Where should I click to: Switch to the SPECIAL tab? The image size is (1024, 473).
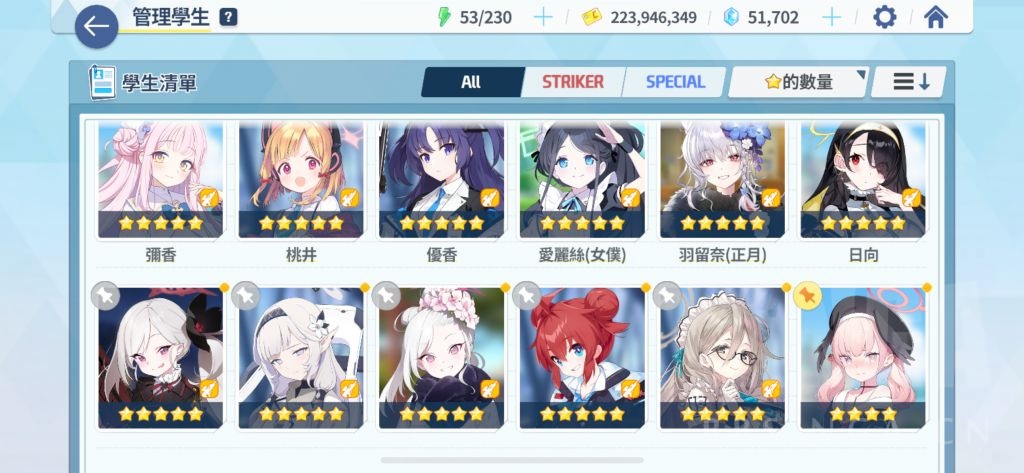675,82
